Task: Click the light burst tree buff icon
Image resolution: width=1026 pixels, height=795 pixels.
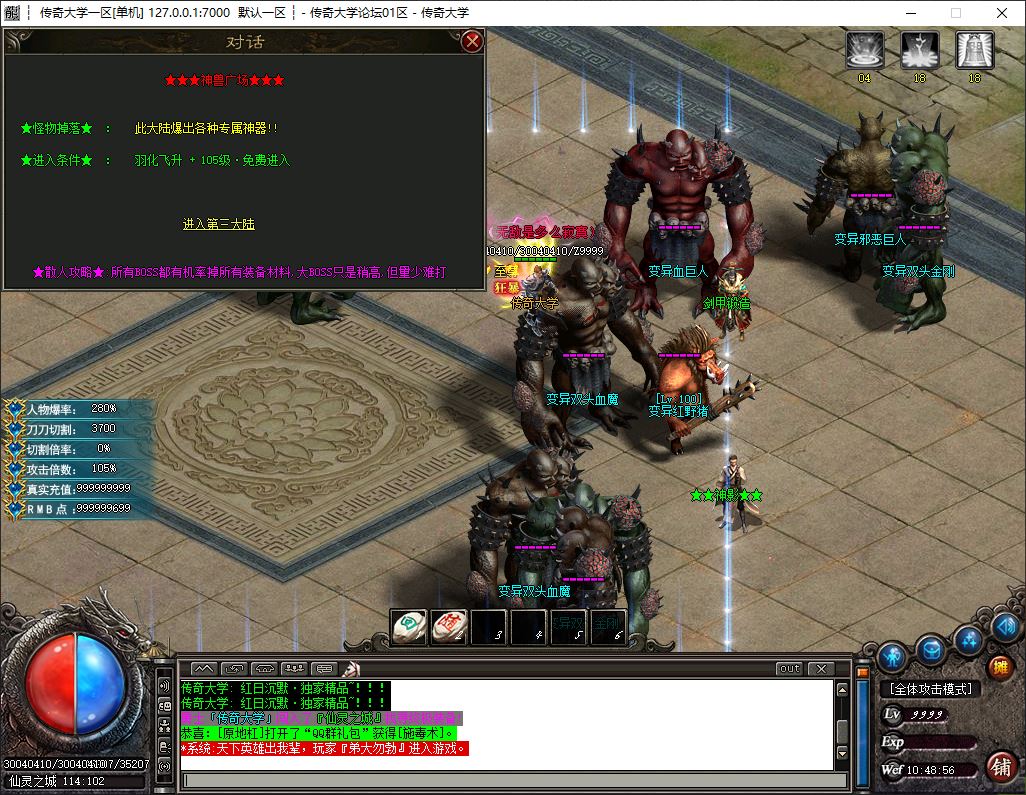Action: (919, 50)
